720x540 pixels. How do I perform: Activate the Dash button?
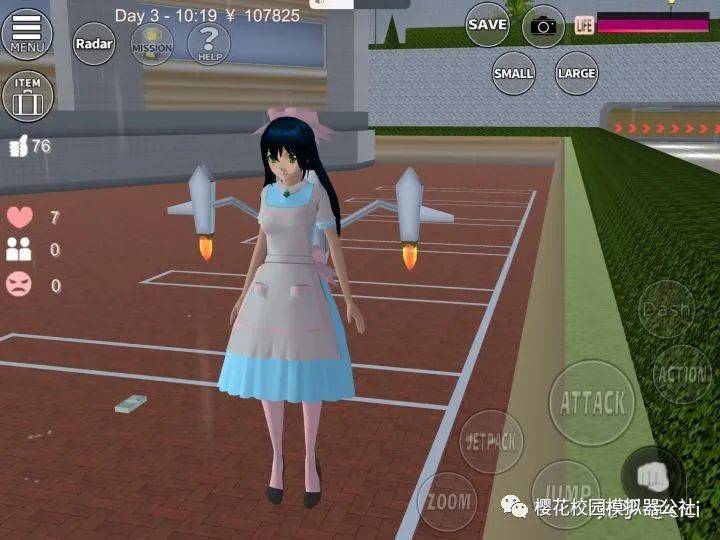tap(667, 309)
